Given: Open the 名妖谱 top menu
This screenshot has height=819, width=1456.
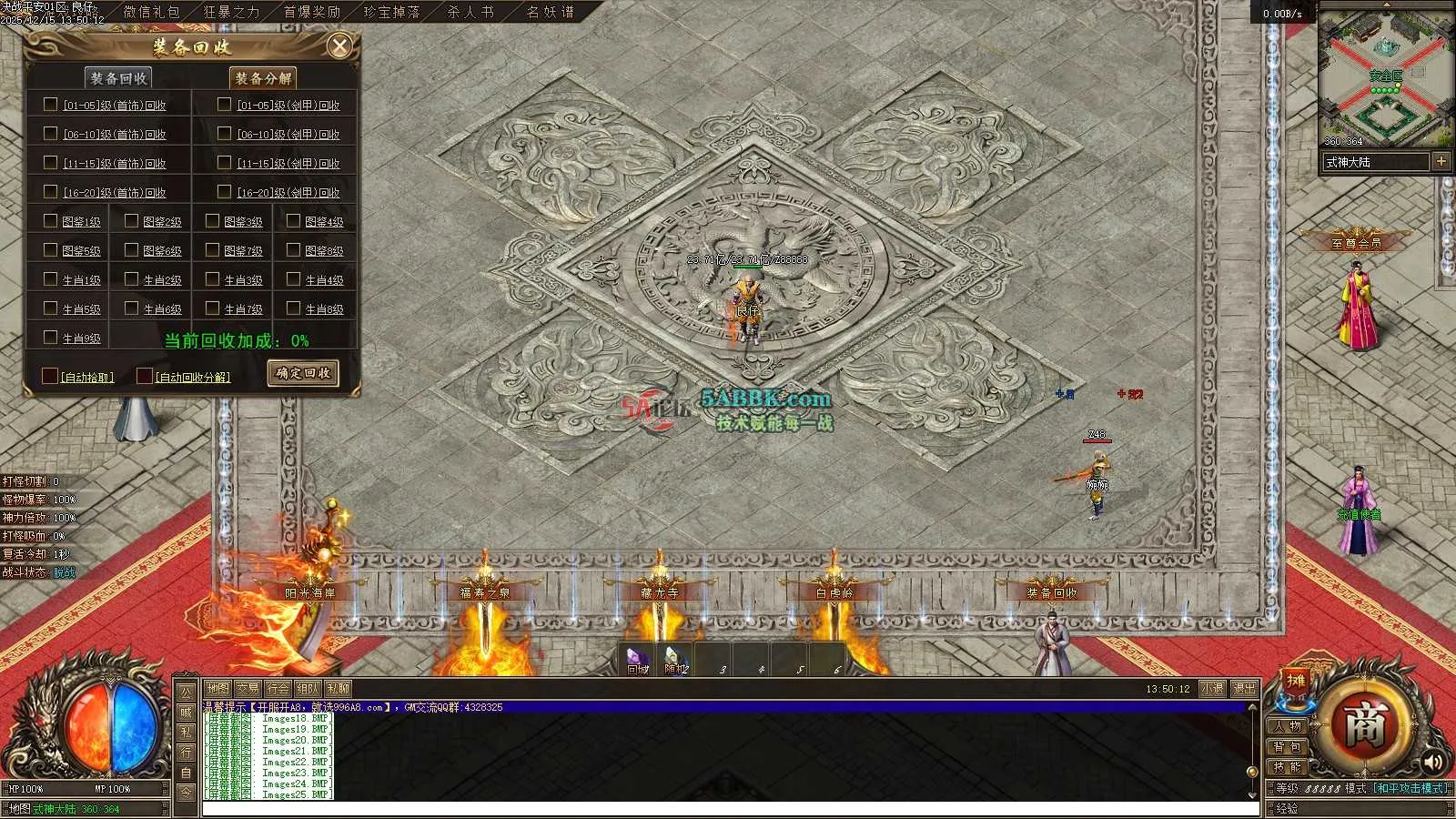Looking at the screenshot, I should tap(551, 12).
